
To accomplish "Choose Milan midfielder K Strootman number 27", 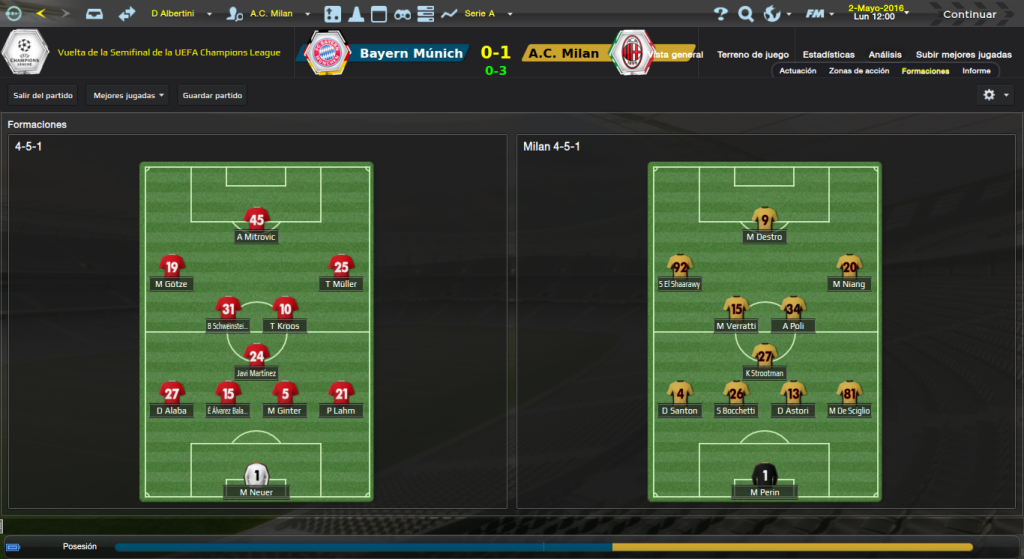I will 765,357.
